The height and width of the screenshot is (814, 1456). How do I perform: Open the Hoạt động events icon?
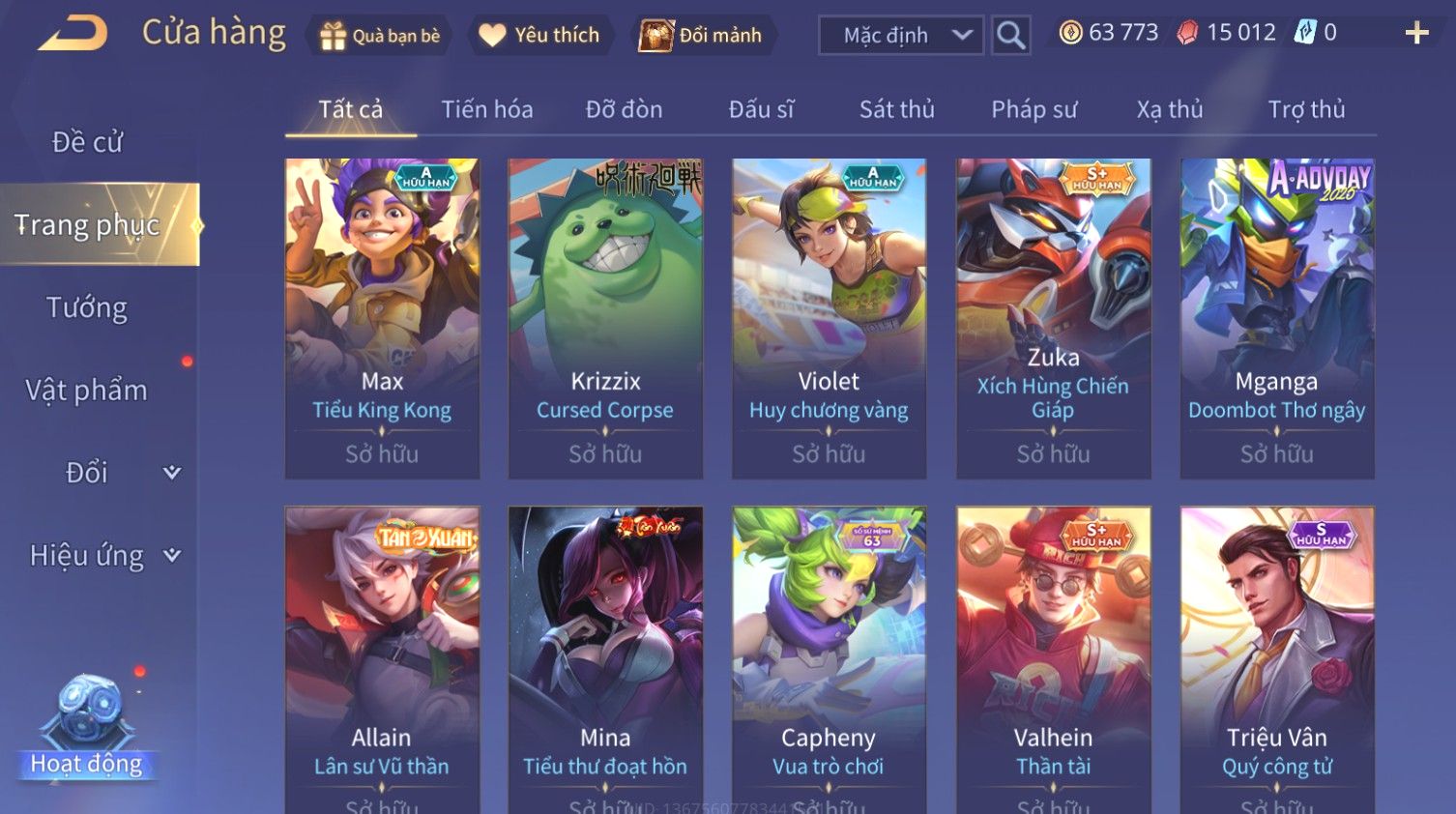(x=87, y=725)
